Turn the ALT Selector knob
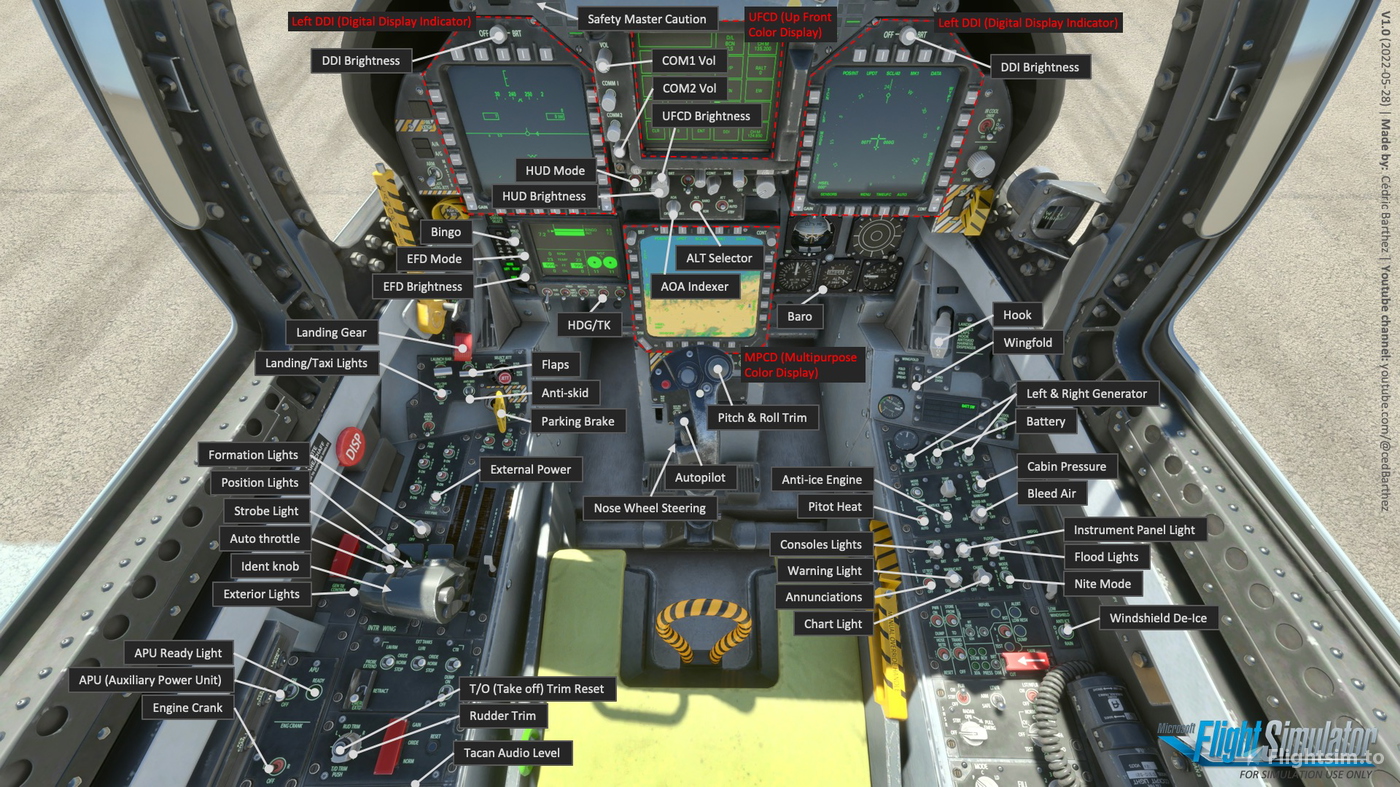This screenshot has height=787, width=1400. (x=696, y=206)
